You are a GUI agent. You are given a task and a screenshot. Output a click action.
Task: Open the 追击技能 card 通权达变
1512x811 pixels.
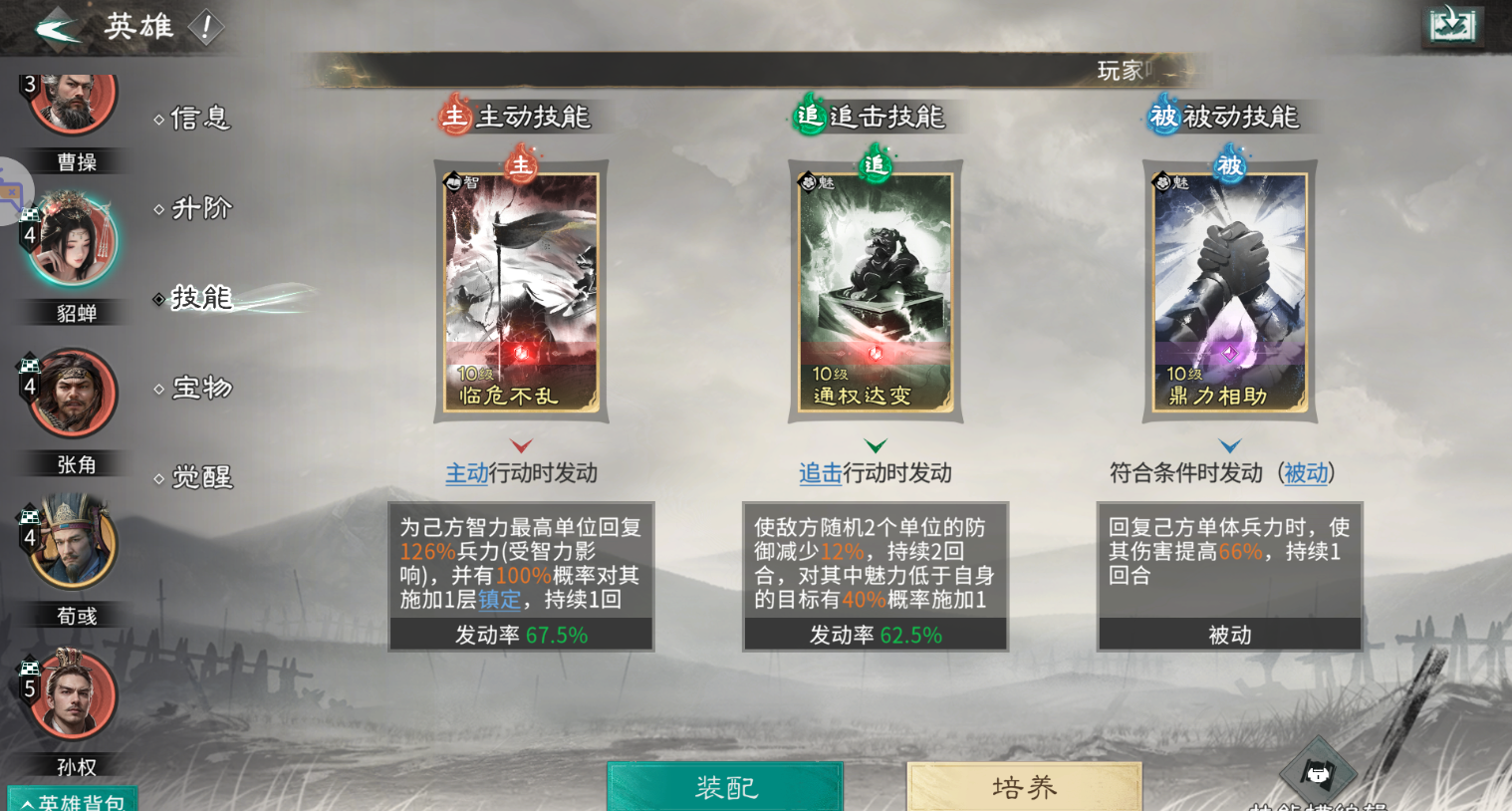(x=876, y=291)
